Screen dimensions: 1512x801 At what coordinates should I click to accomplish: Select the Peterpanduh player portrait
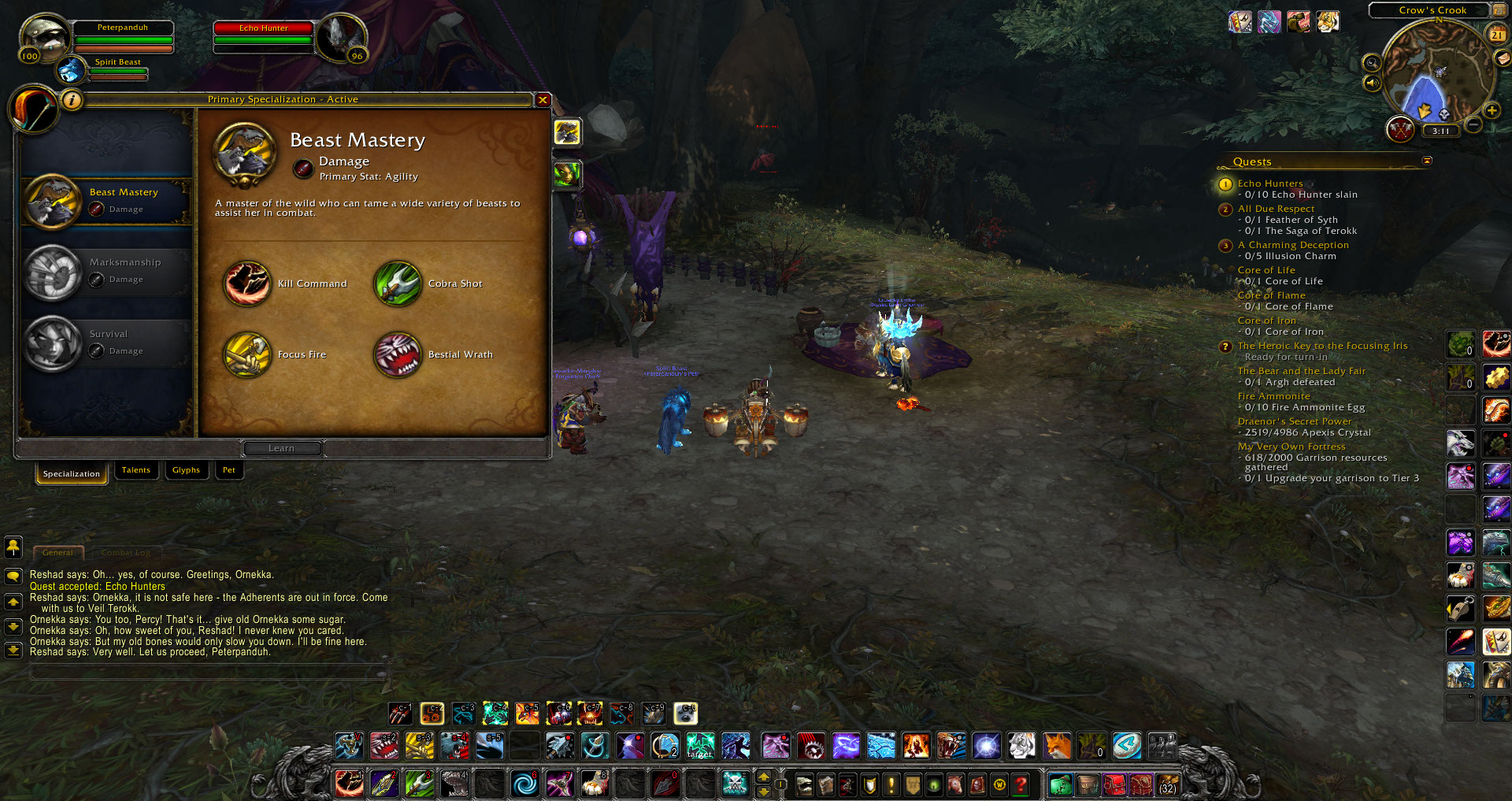click(x=44, y=37)
